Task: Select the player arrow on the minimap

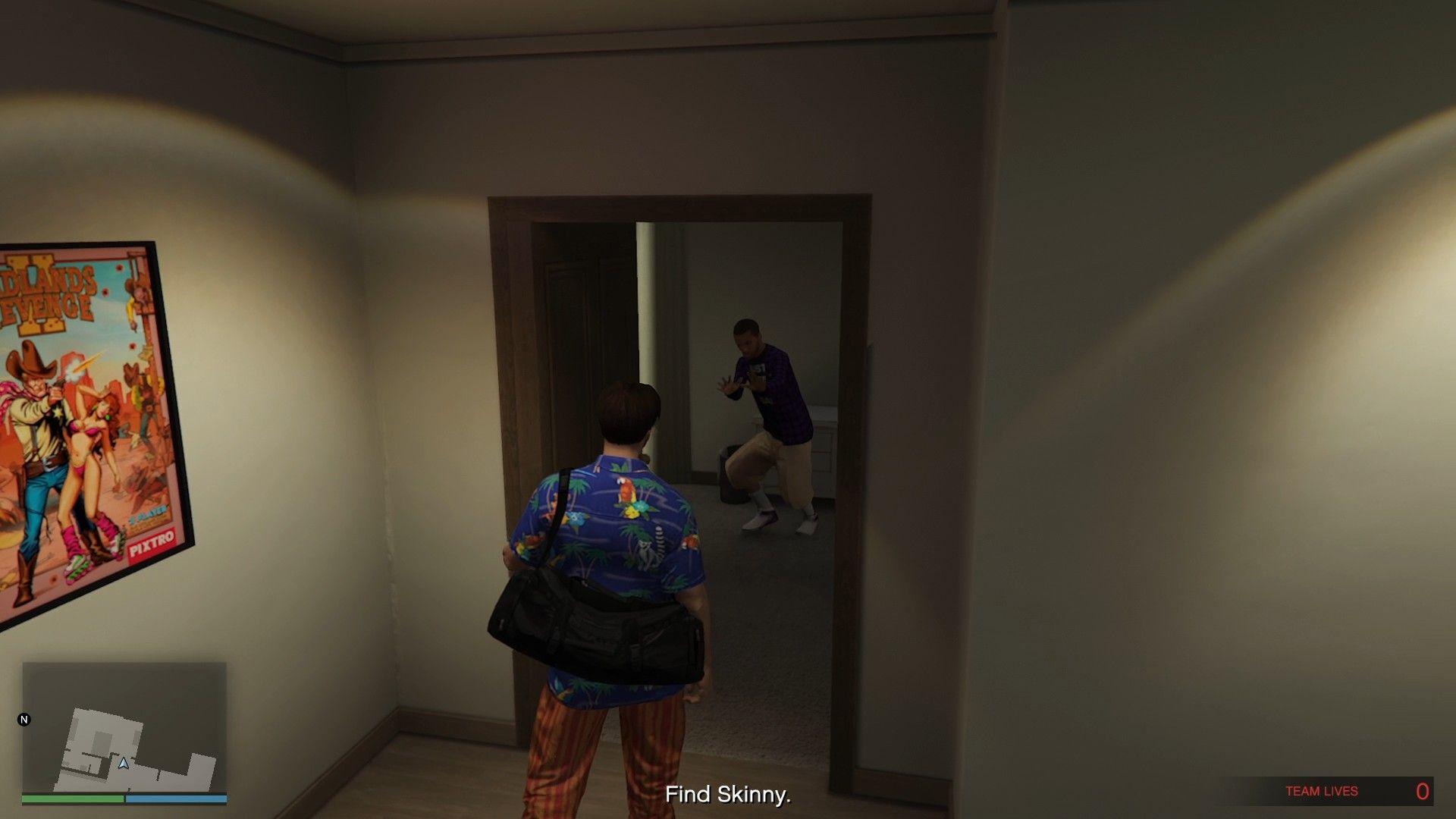Action: click(x=124, y=763)
